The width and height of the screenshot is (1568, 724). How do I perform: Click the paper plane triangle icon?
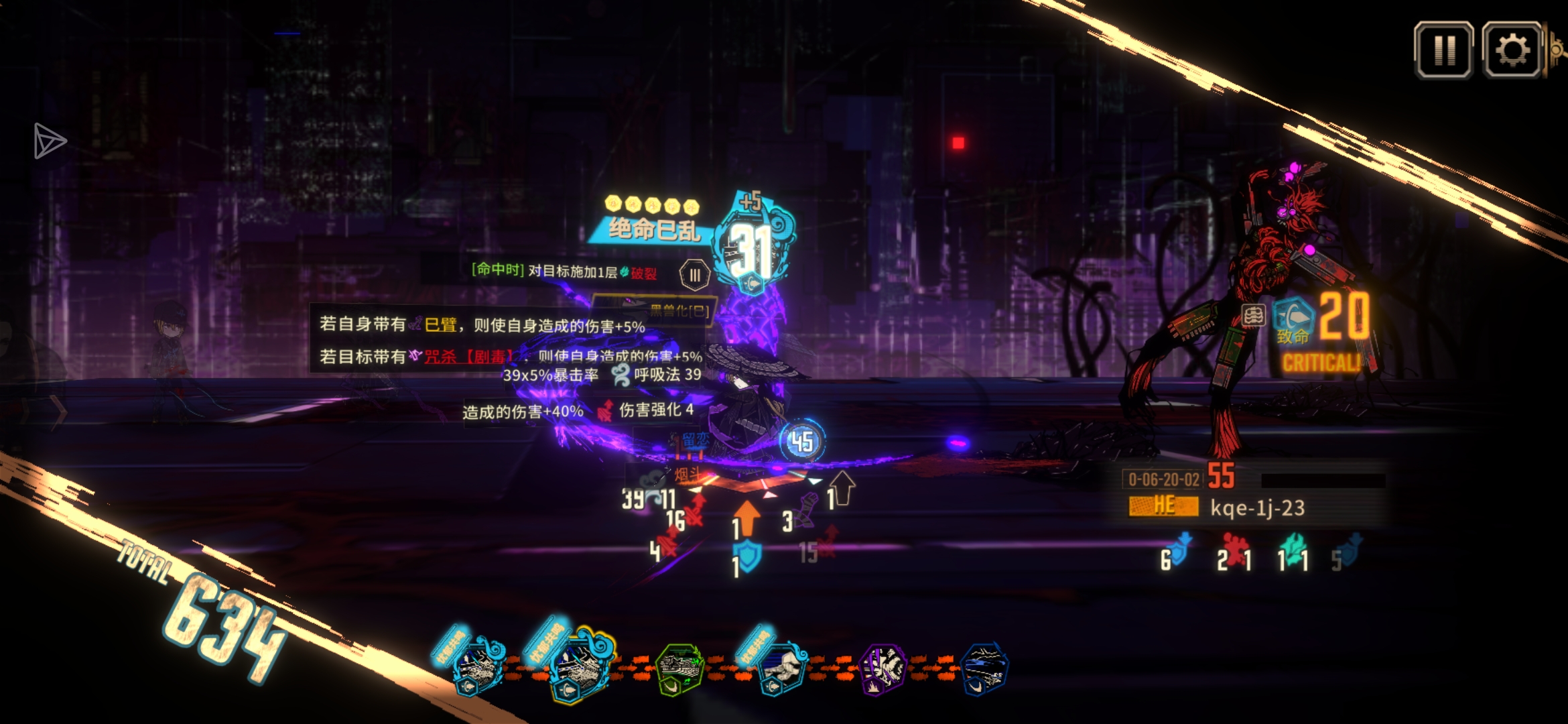click(50, 141)
